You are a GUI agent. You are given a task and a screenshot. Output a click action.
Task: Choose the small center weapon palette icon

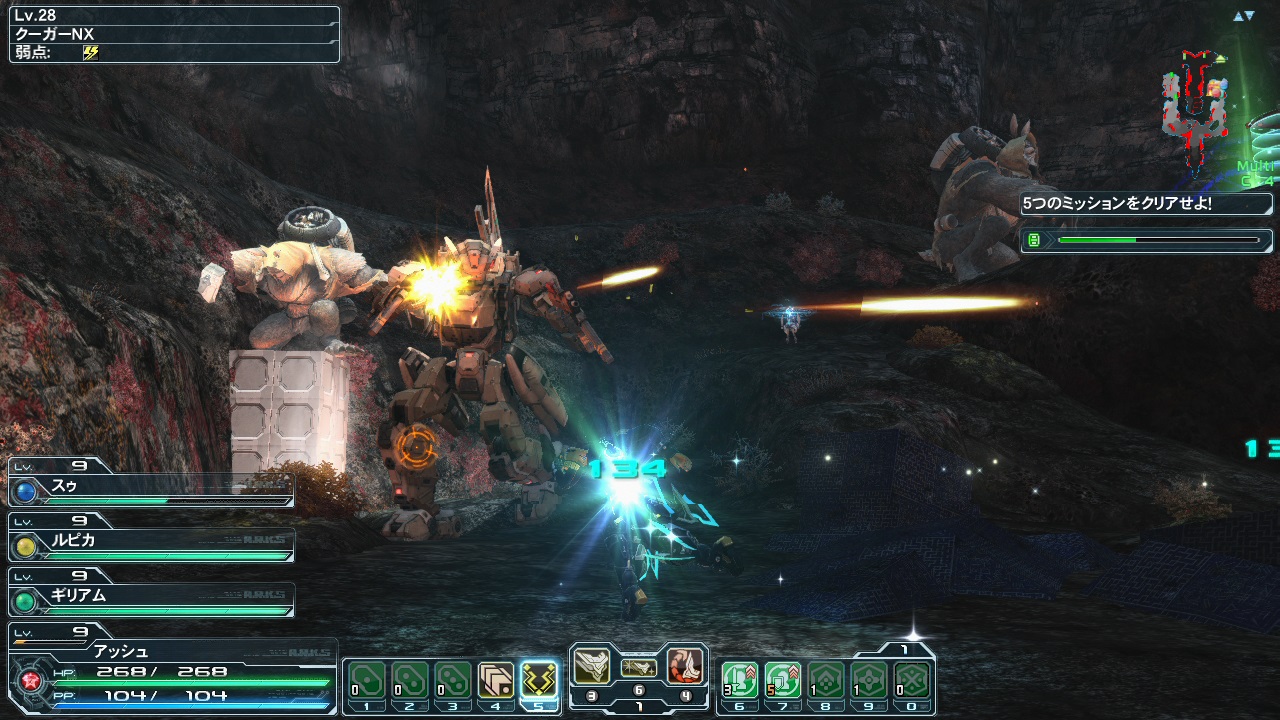[x=639, y=668]
